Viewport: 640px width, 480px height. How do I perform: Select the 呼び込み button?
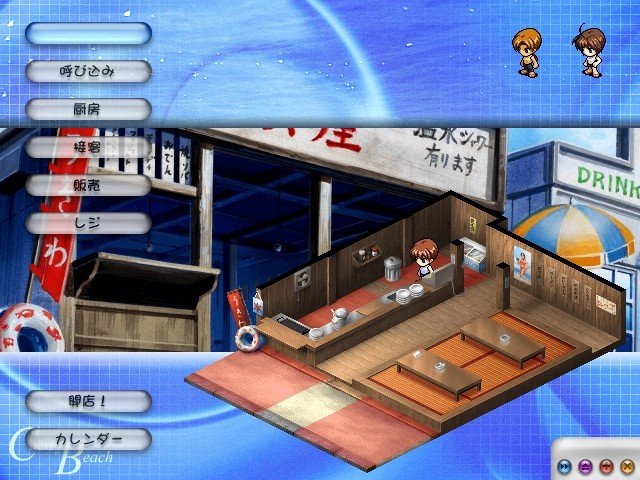(88, 71)
